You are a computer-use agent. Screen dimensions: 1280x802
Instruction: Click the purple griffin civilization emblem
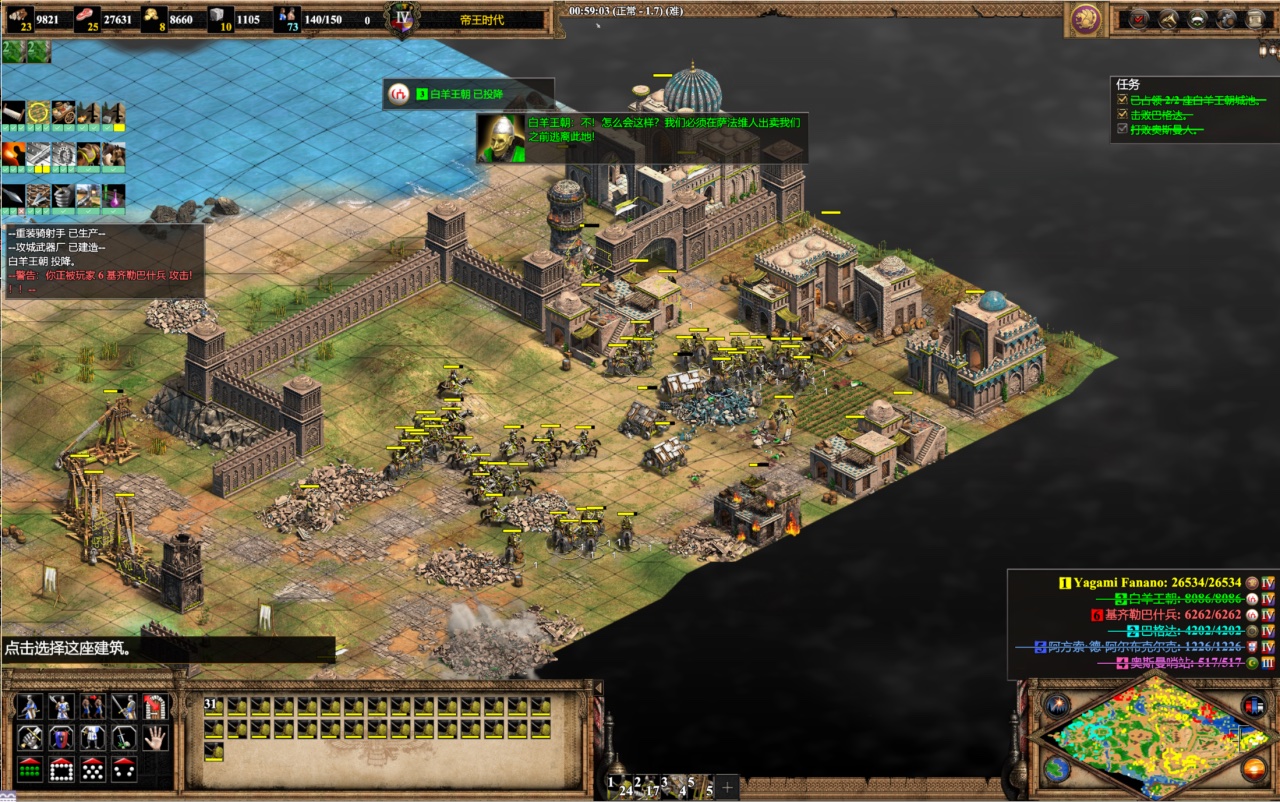click(x=1085, y=18)
